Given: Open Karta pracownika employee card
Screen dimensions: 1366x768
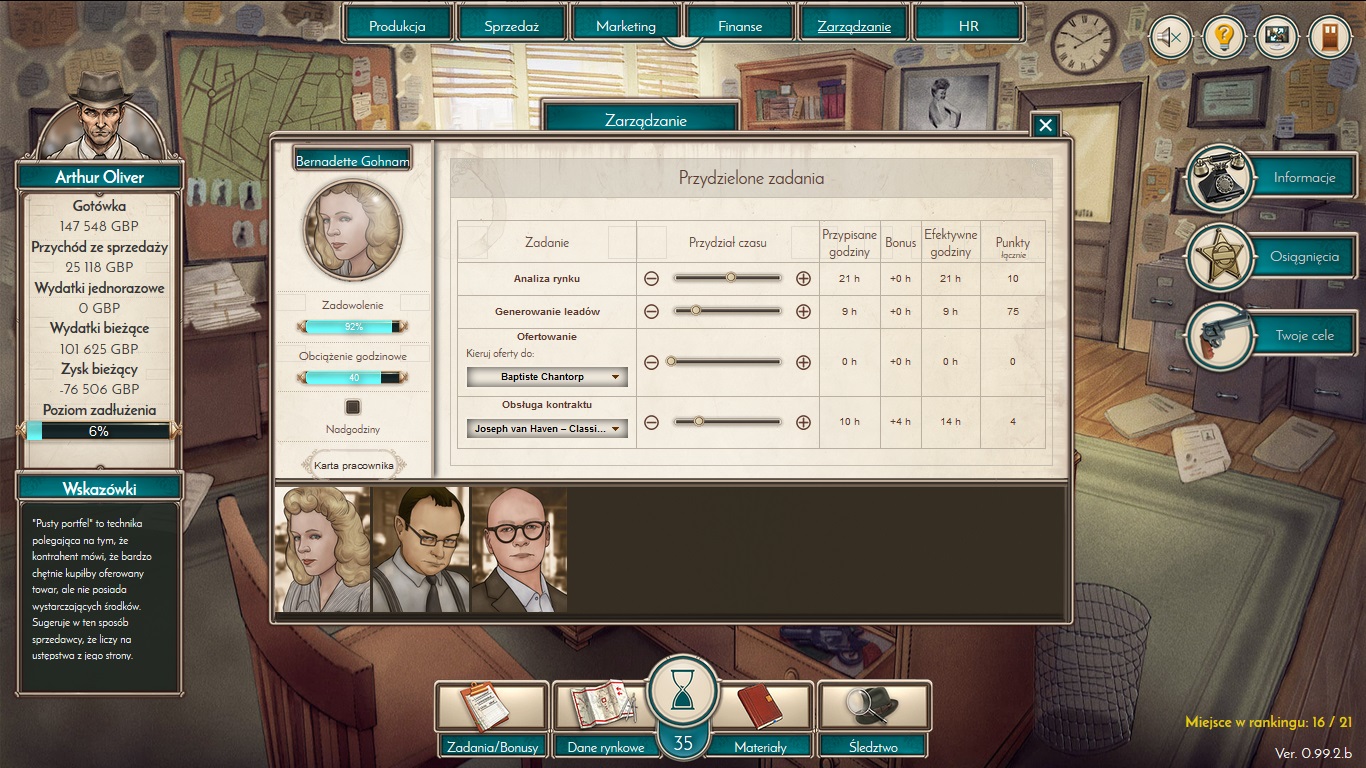Looking at the screenshot, I should click(354, 465).
